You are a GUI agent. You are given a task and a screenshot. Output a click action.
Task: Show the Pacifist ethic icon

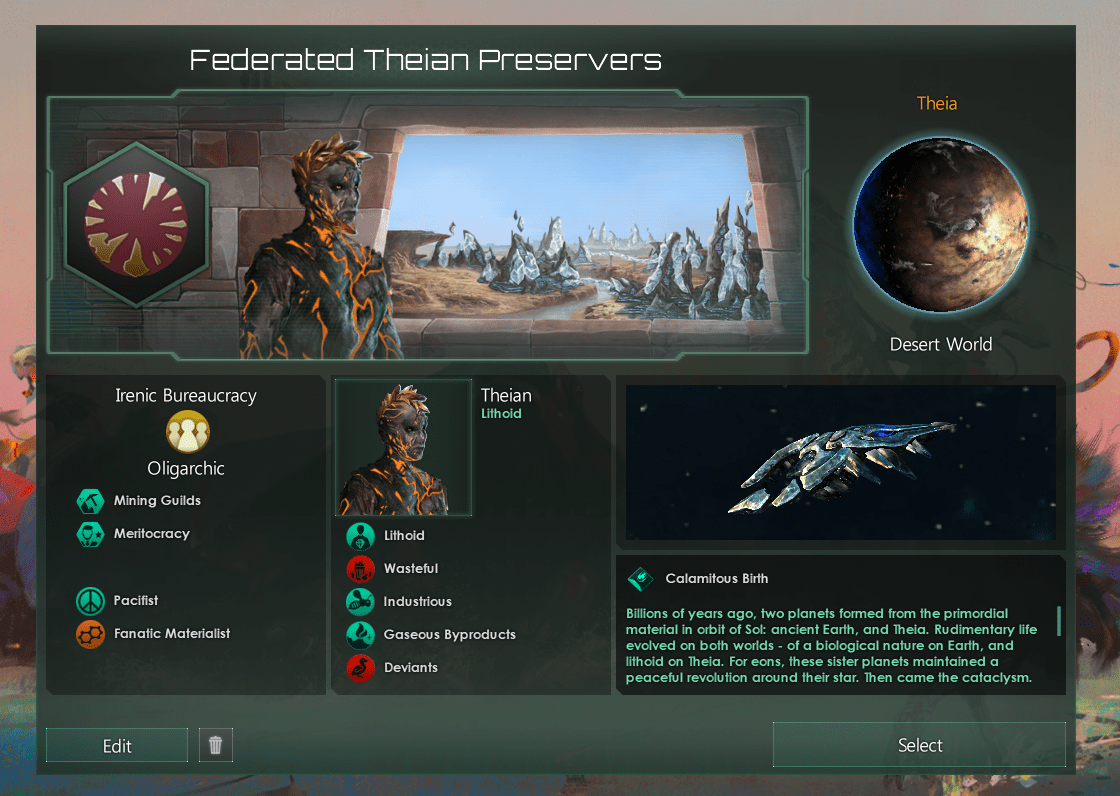(91, 601)
